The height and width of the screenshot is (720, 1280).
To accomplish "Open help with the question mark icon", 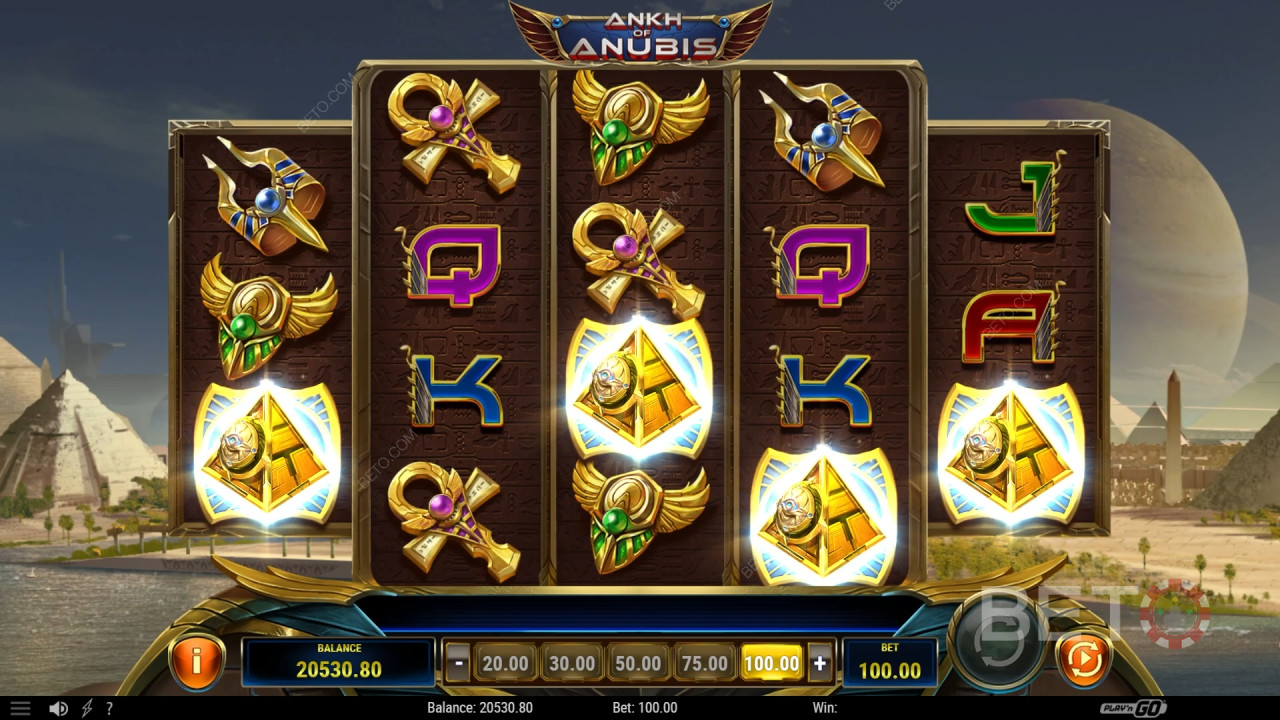I will click(109, 708).
